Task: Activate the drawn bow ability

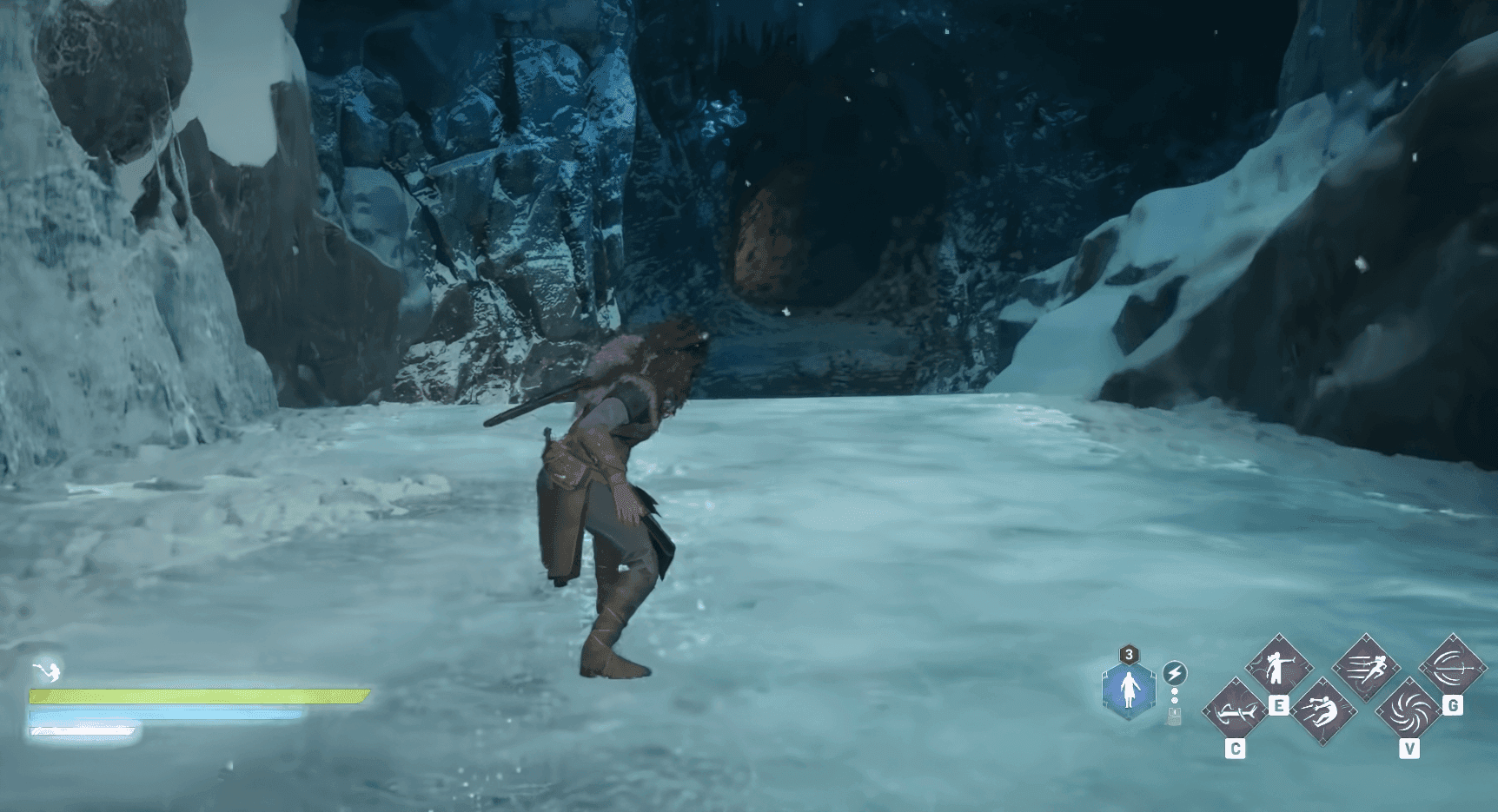Action: [1452, 667]
